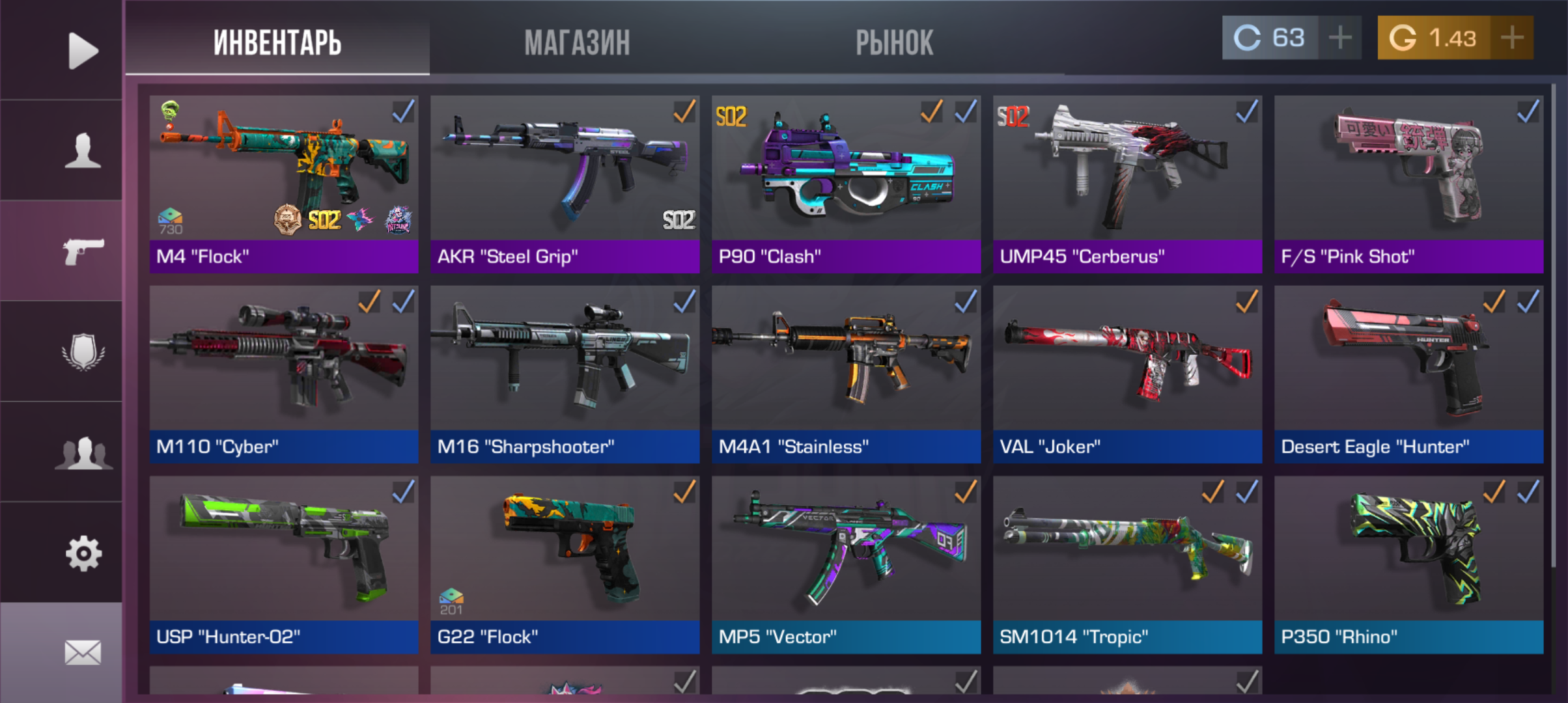Click the play arrow in the sidebar
This screenshot has width=1568, height=703.
click(x=83, y=50)
